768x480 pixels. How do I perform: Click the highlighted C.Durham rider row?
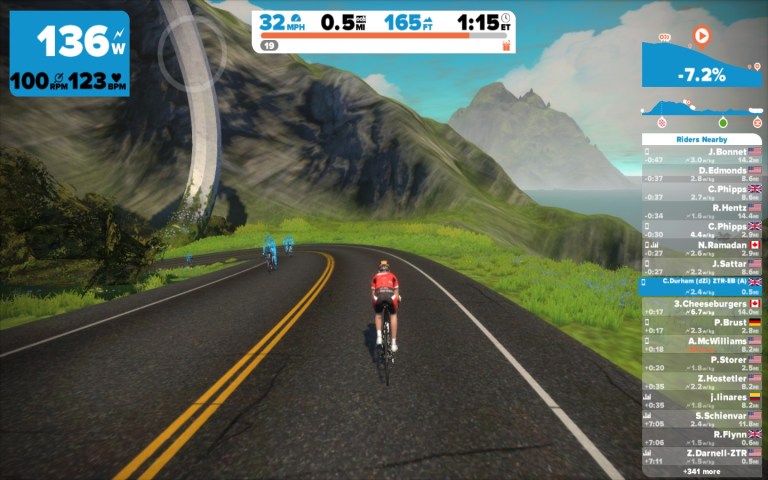pyautogui.click(x=702, y=286)
